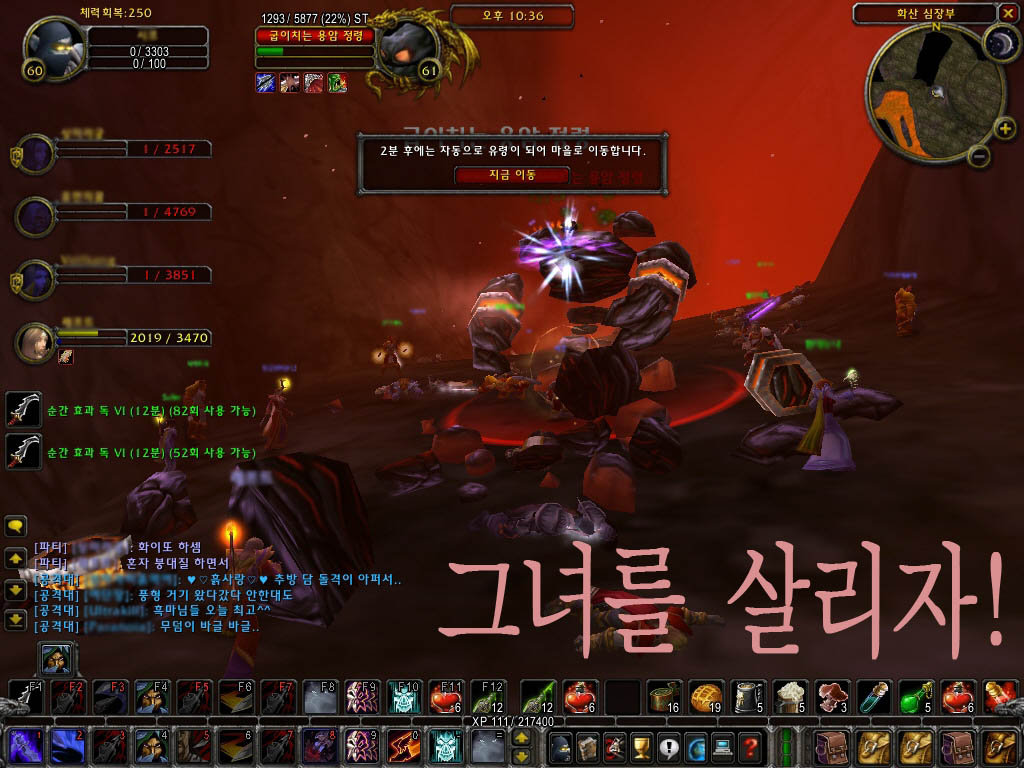Select the party member with 2019 / 3470 health

tap(36, 342)
